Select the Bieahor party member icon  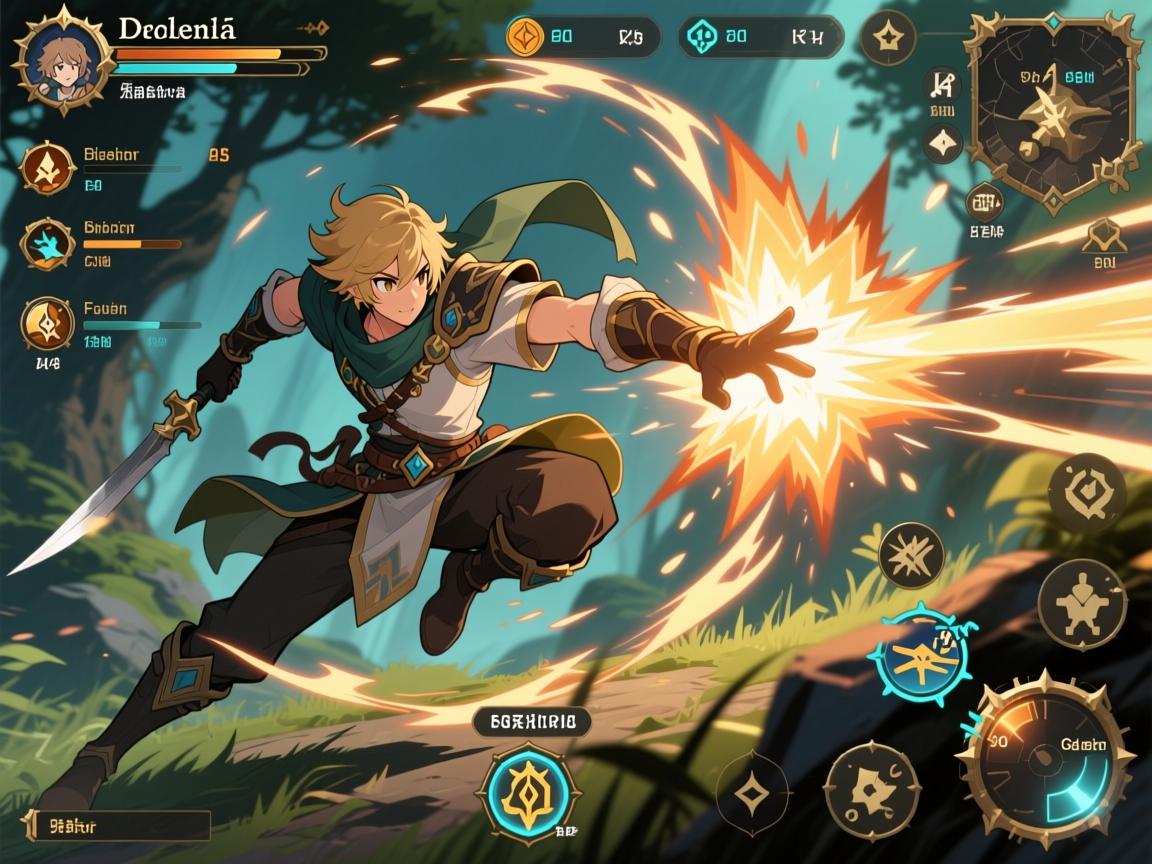[x=48, y=168]
